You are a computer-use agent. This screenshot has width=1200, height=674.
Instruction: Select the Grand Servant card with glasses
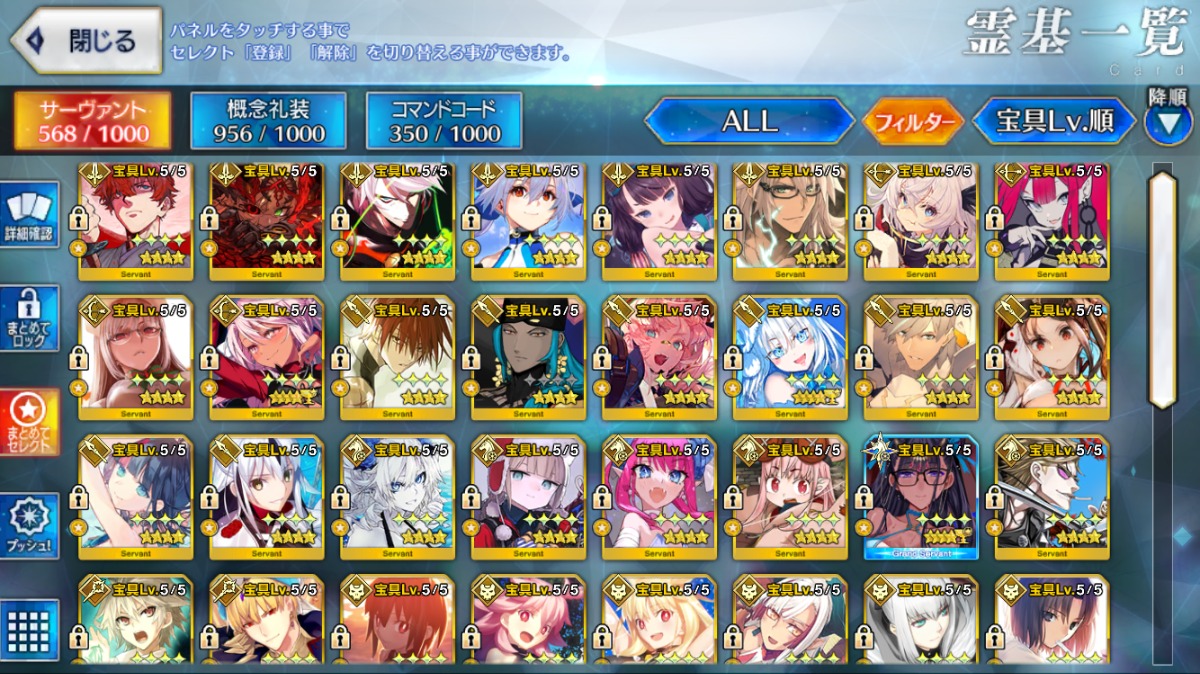pyautogui.click(x=920, y=495)
